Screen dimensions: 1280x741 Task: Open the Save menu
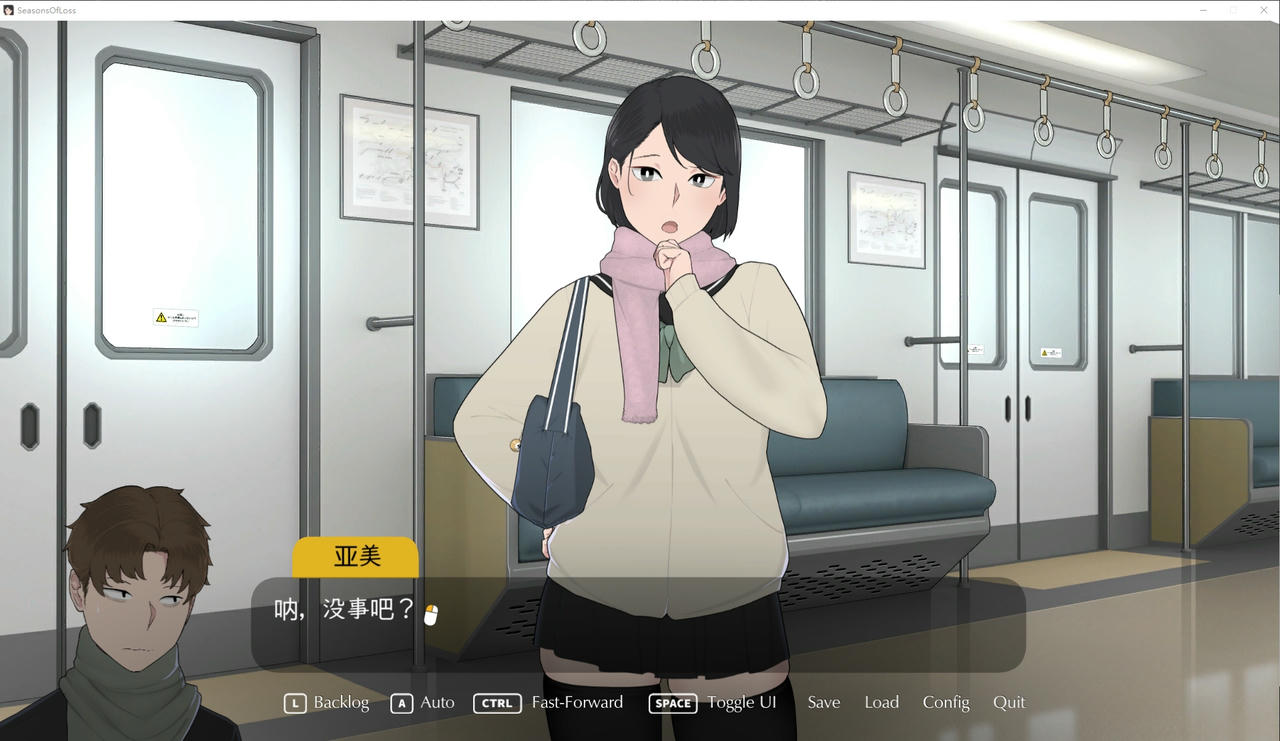coord(823,703)
